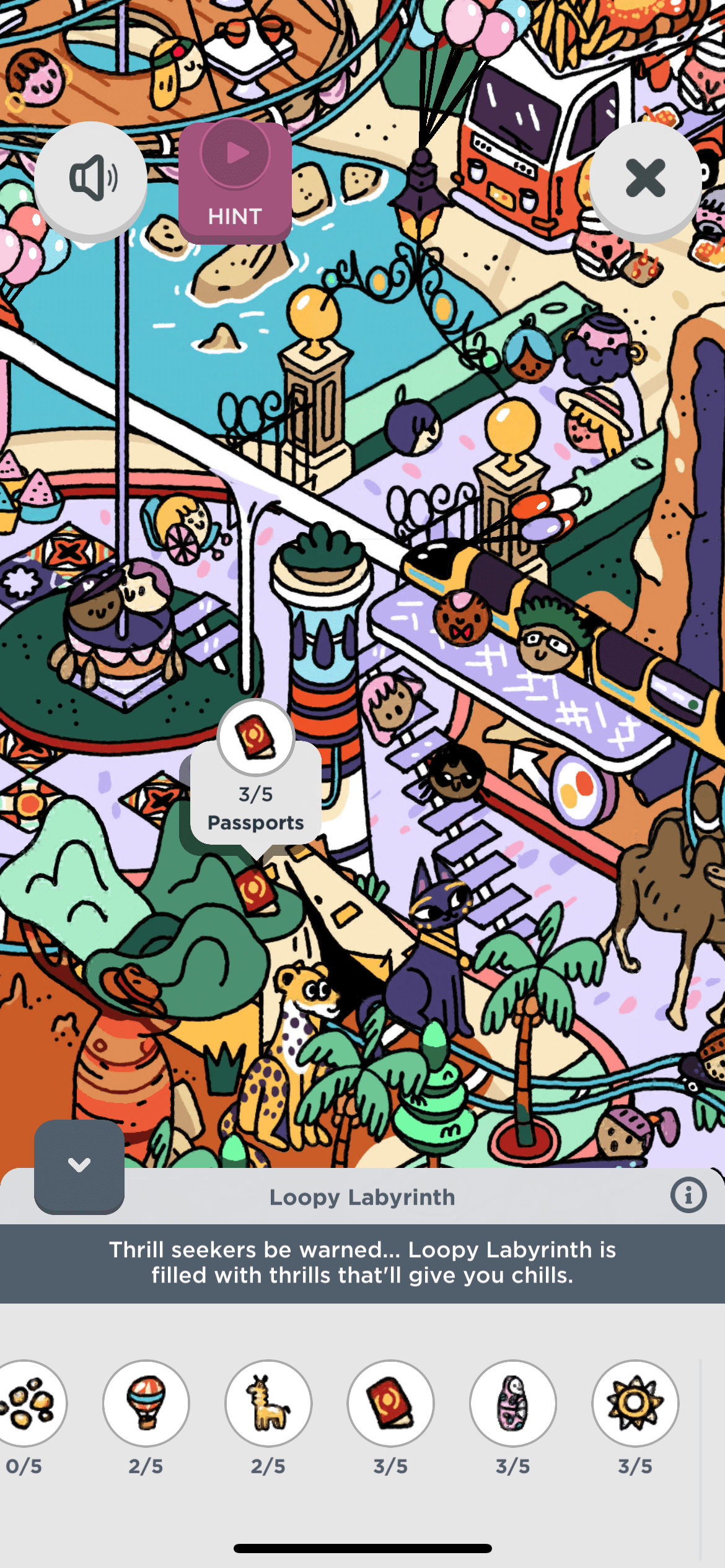Select the hot air balloon item tracker
The width and height of the screenshot is (725, 1568).
click(146, 1403)
